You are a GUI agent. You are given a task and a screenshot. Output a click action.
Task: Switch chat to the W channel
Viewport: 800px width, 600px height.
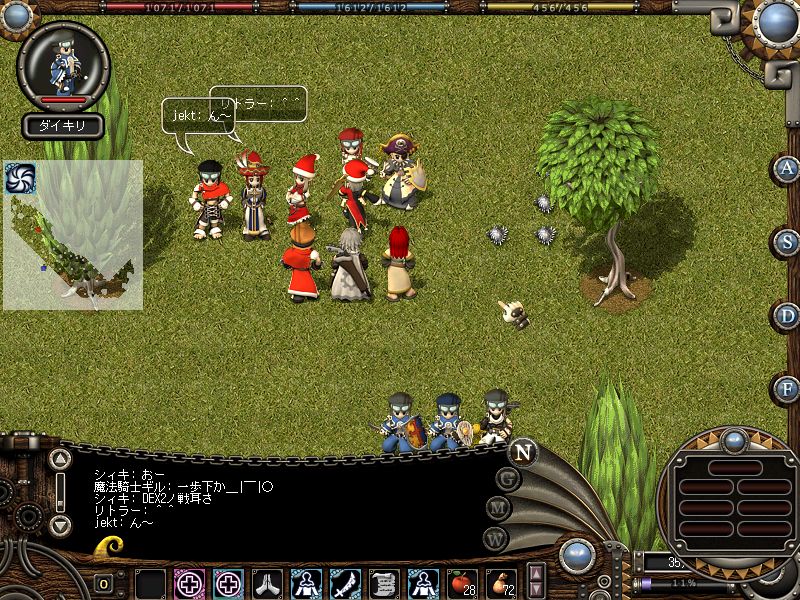click(x=495, y=538)
